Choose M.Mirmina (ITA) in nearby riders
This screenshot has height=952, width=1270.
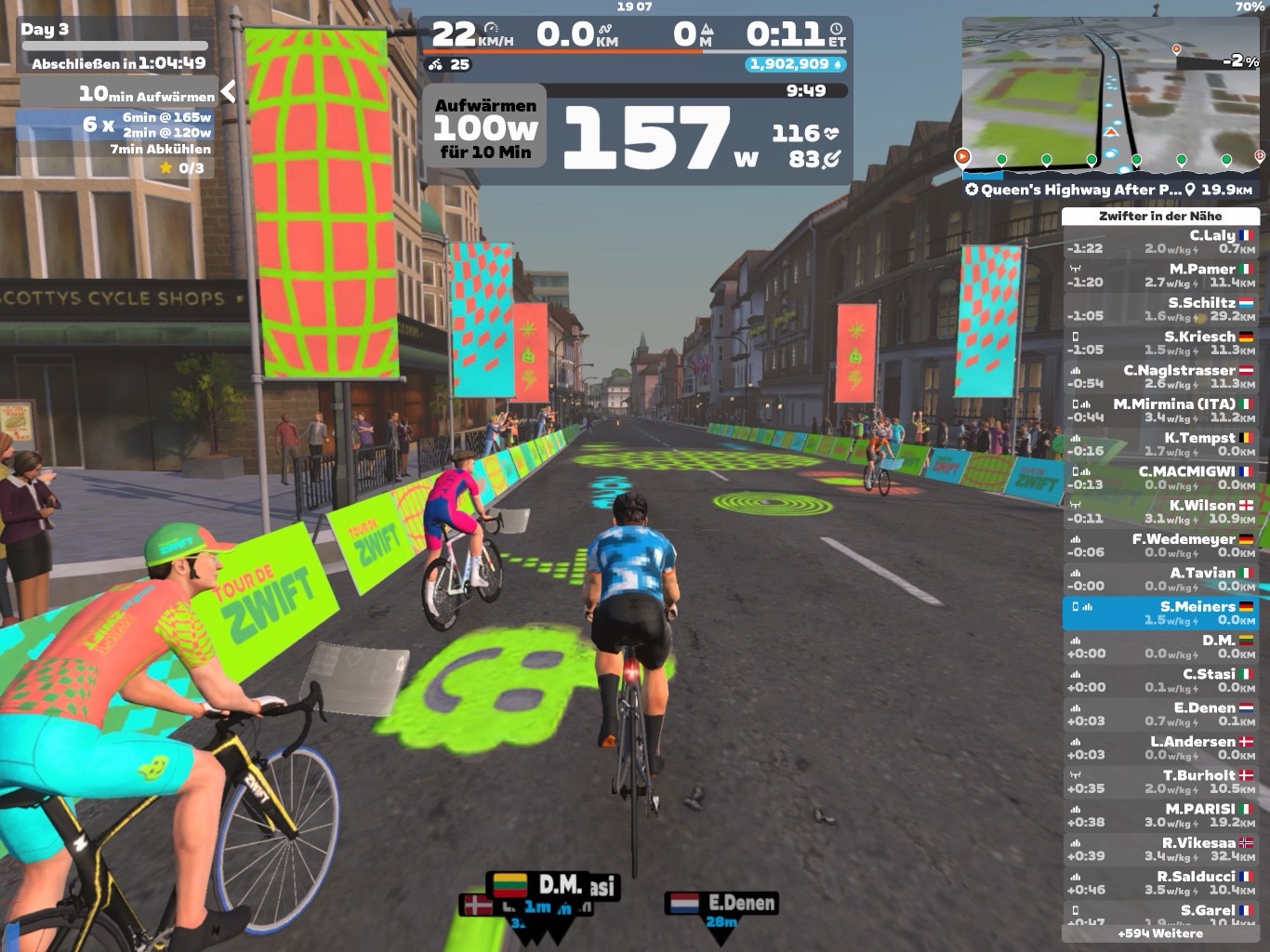1160,410
